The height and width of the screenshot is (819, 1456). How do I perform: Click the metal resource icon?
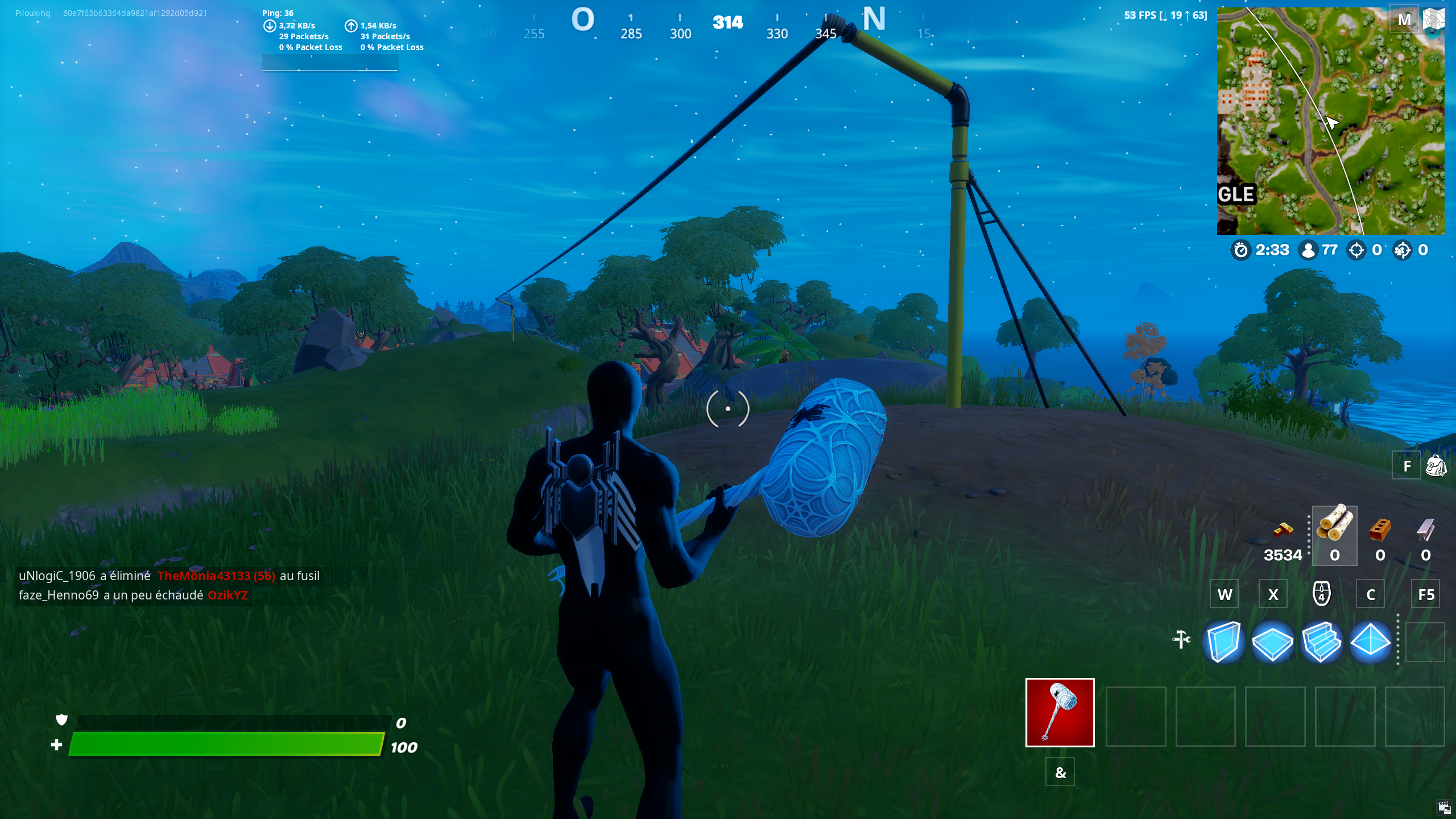1422,530
